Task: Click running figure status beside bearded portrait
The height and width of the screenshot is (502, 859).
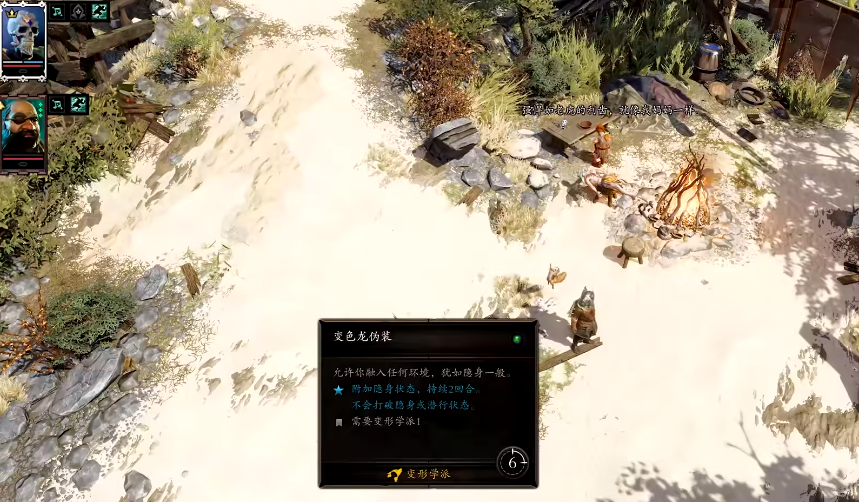Action: (79, 103)
